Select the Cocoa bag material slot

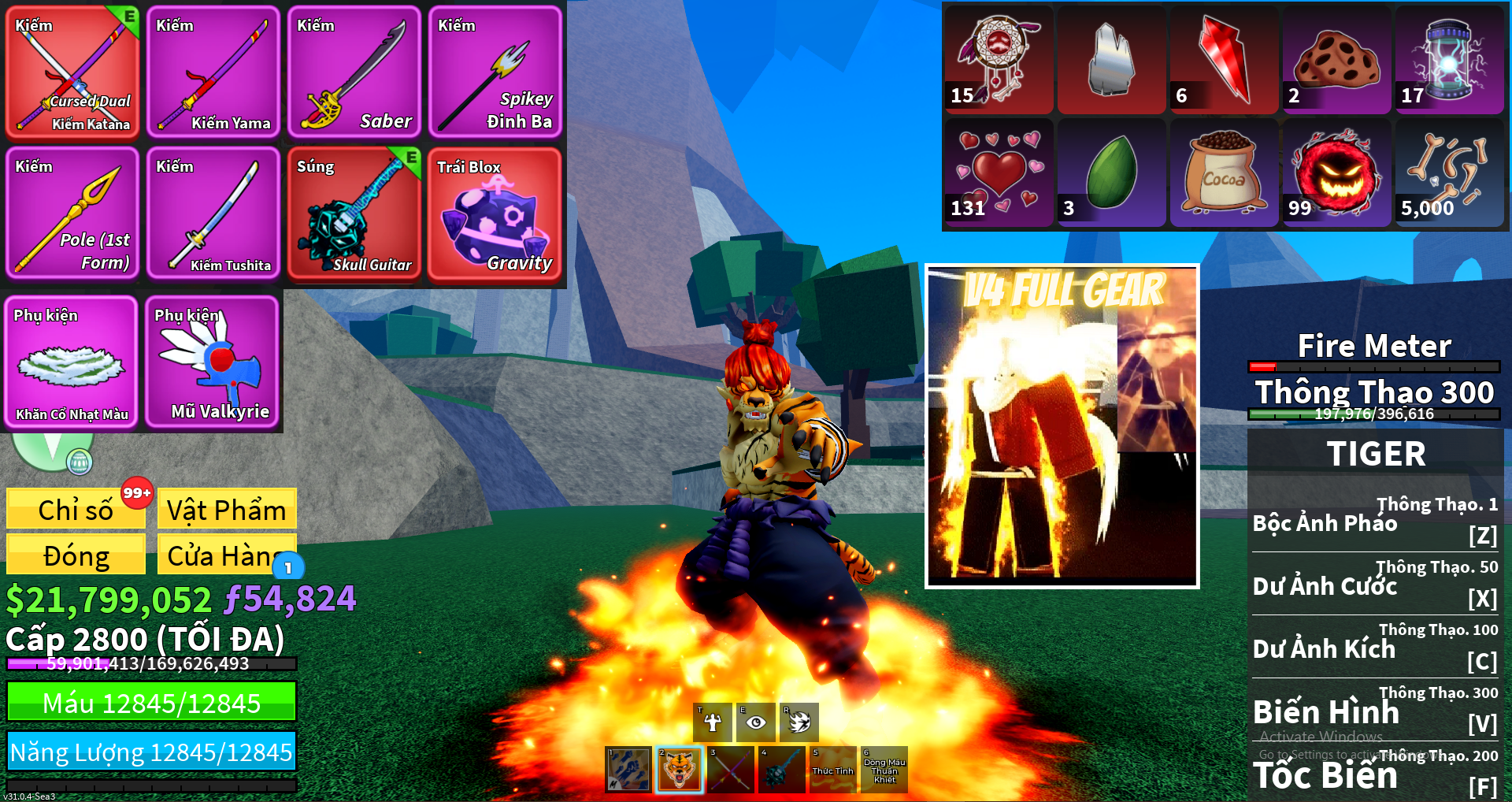point(1224,173)
